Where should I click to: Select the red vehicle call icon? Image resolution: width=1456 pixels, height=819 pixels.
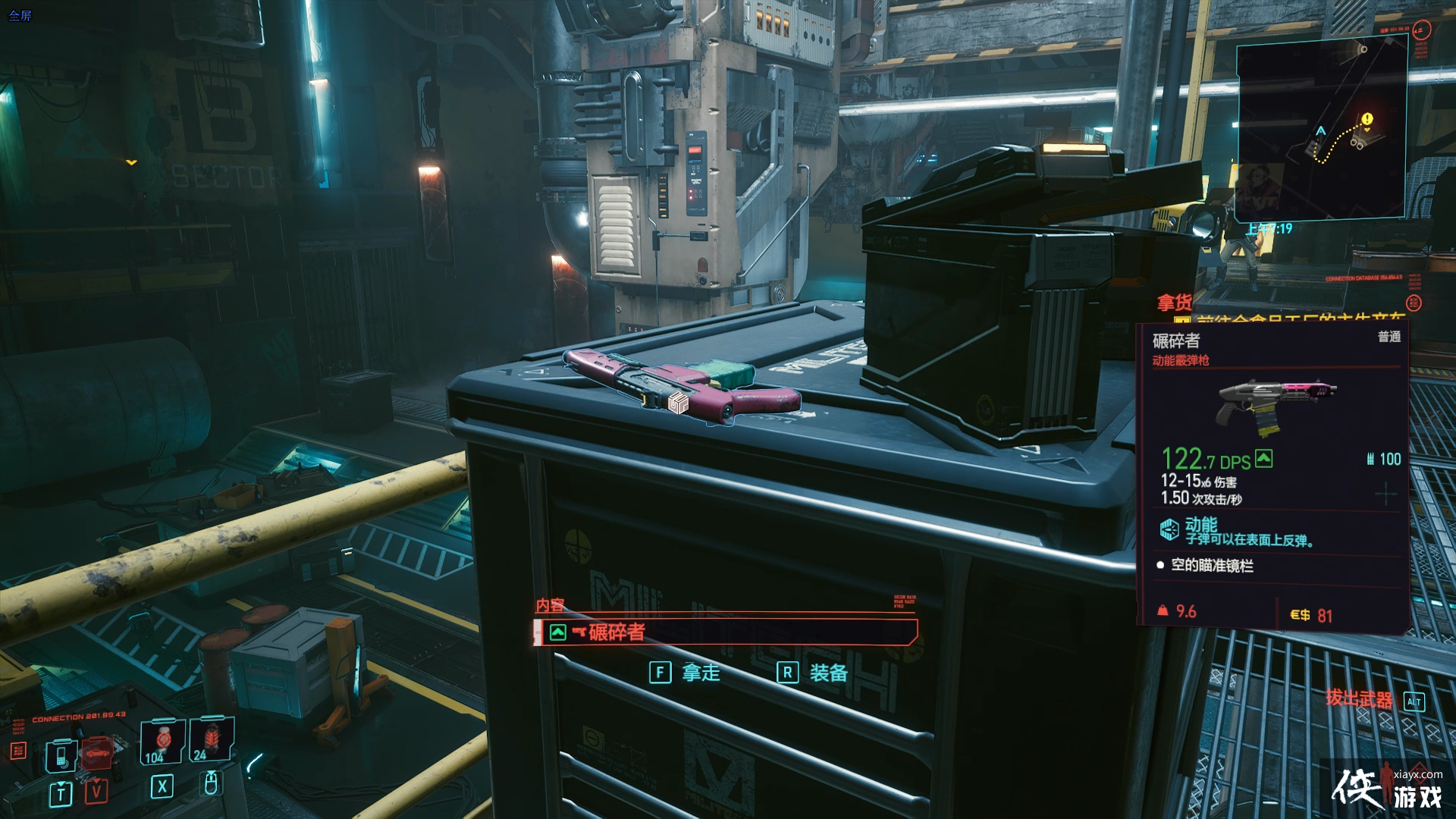pyautogui.click(x=96, y=753)
